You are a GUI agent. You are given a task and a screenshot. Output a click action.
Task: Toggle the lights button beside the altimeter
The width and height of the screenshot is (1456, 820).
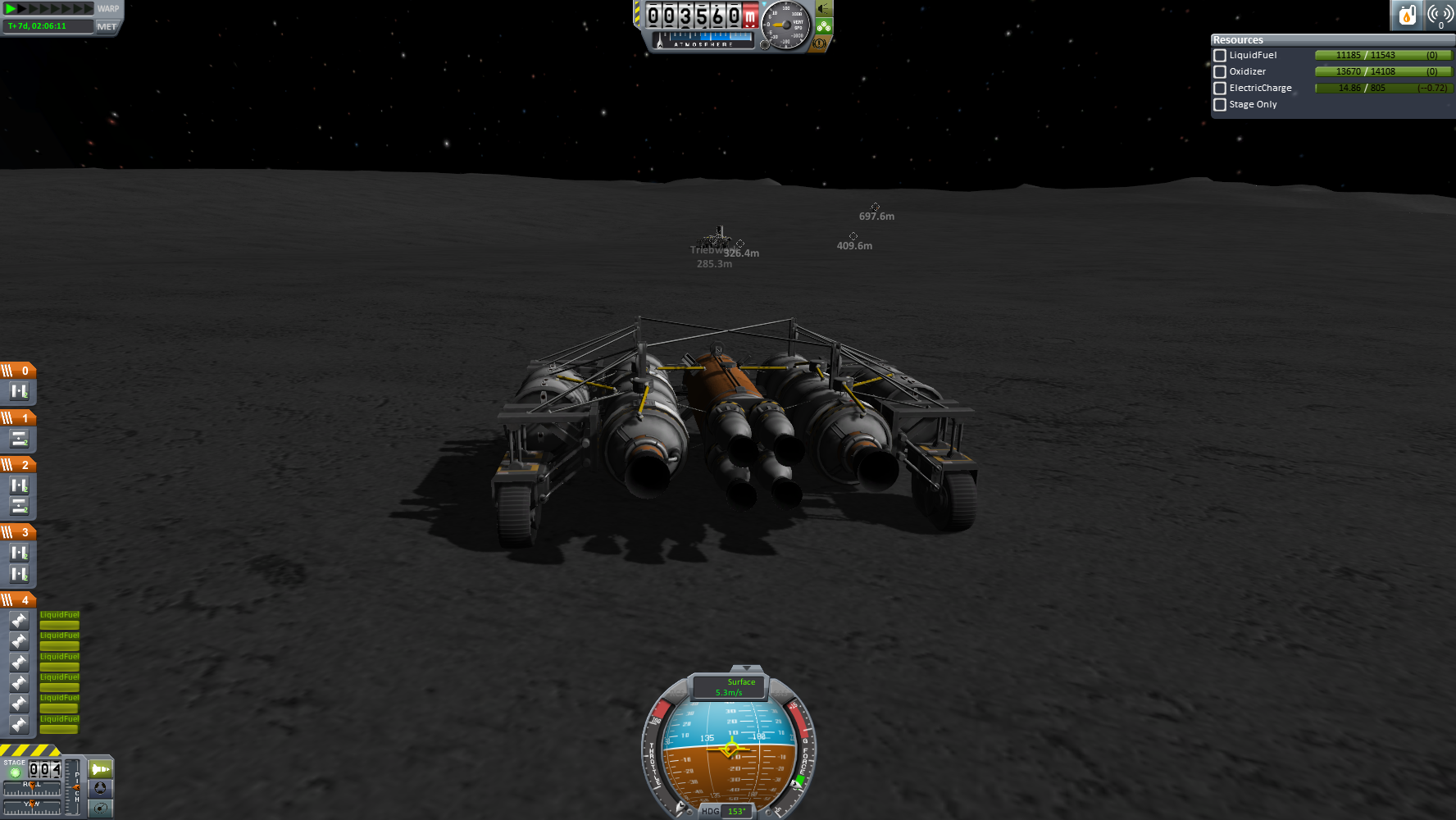824,9
